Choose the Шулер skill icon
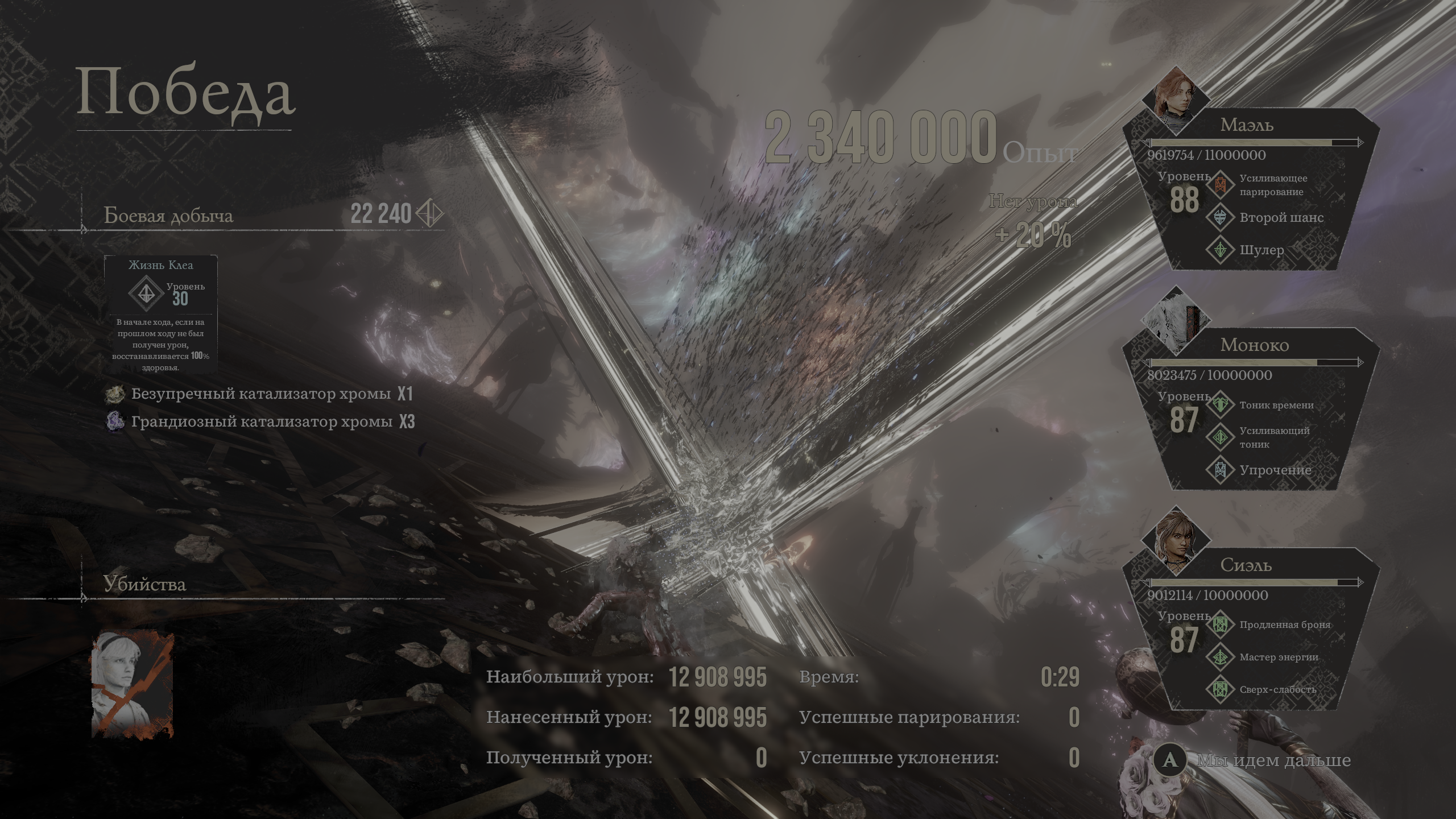This screenshot has width=1456, height=819. pyautogui.click(x=1220, y=250)
